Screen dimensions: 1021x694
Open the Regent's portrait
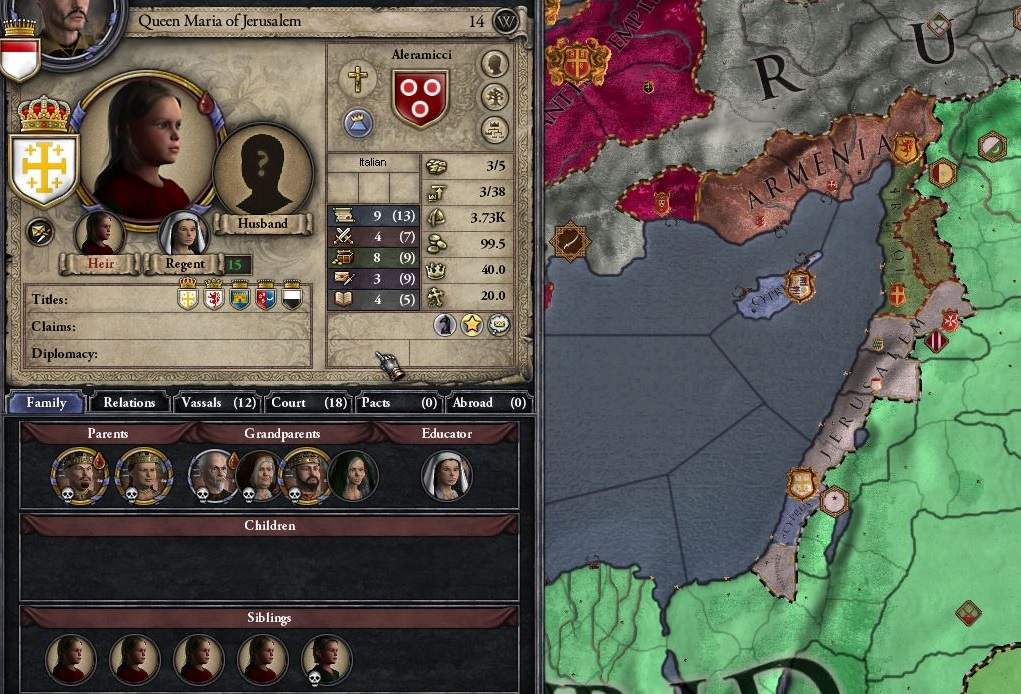(x=184, y=234)
